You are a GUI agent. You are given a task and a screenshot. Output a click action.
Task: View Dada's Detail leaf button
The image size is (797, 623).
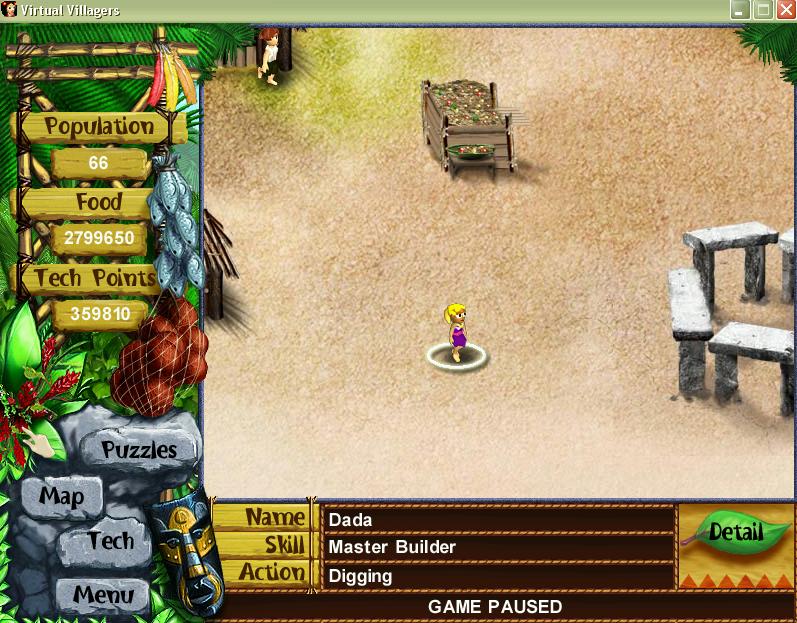(735, 533)
